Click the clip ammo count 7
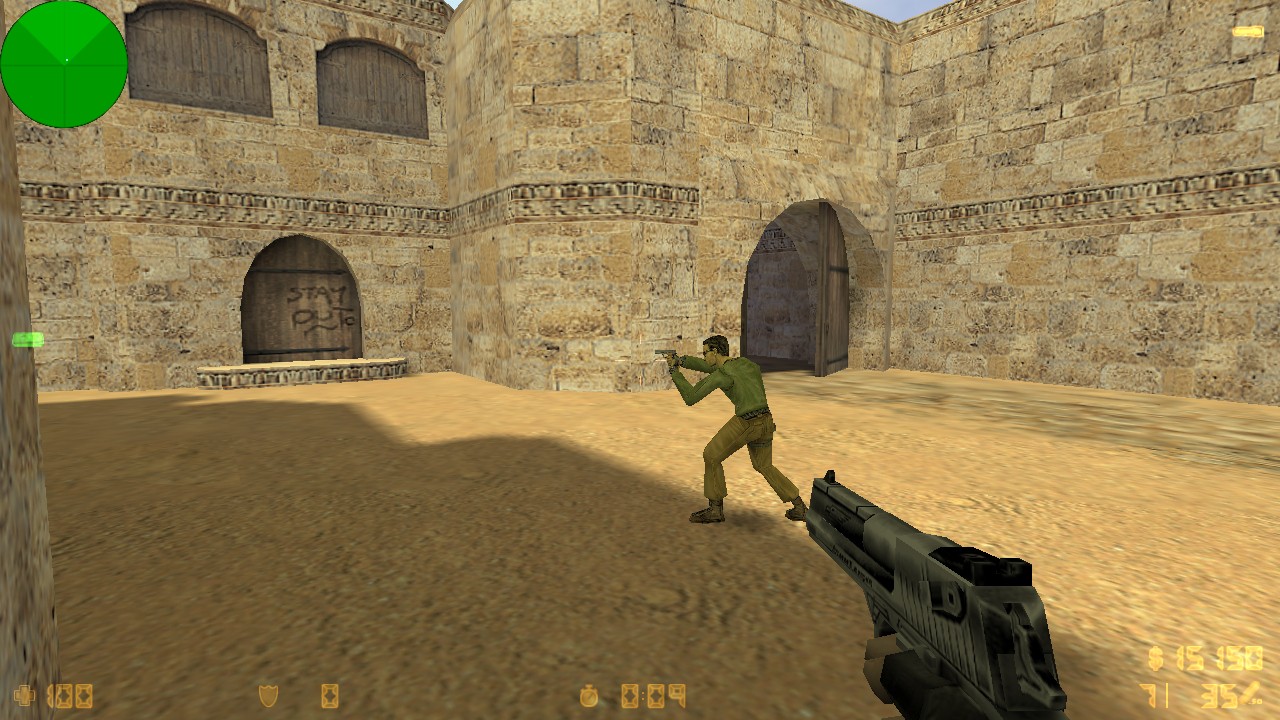1280x720 pixels. [1150, 694]
